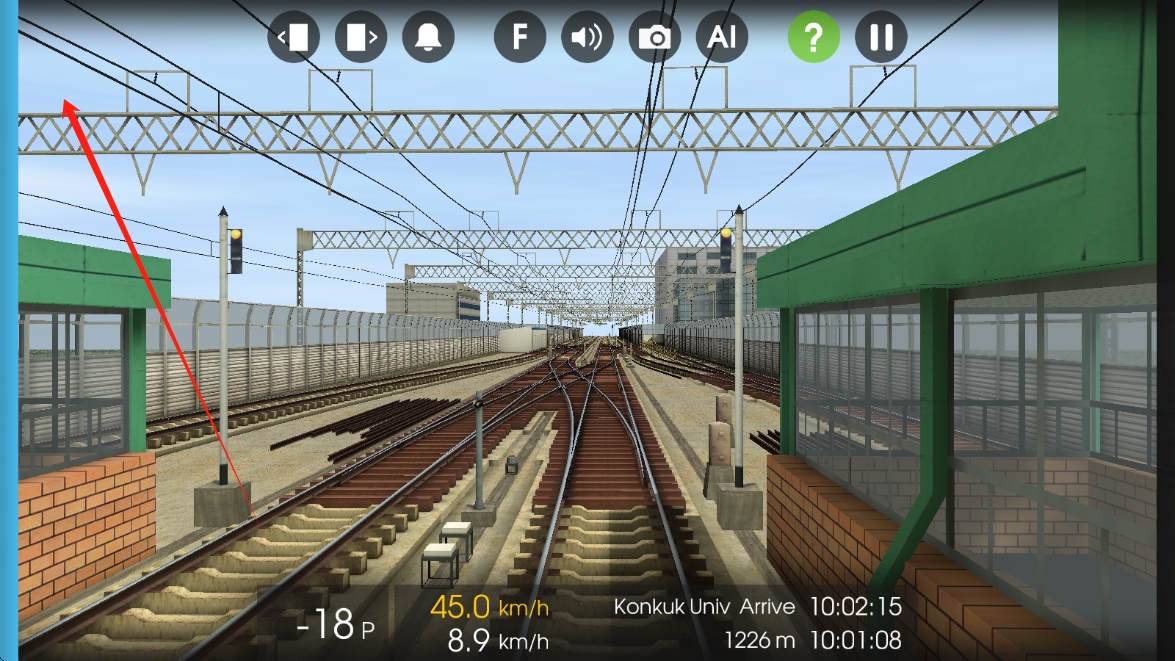1175x661 pixels.
Task: Open the left side doors
Action: click(293, 37)
